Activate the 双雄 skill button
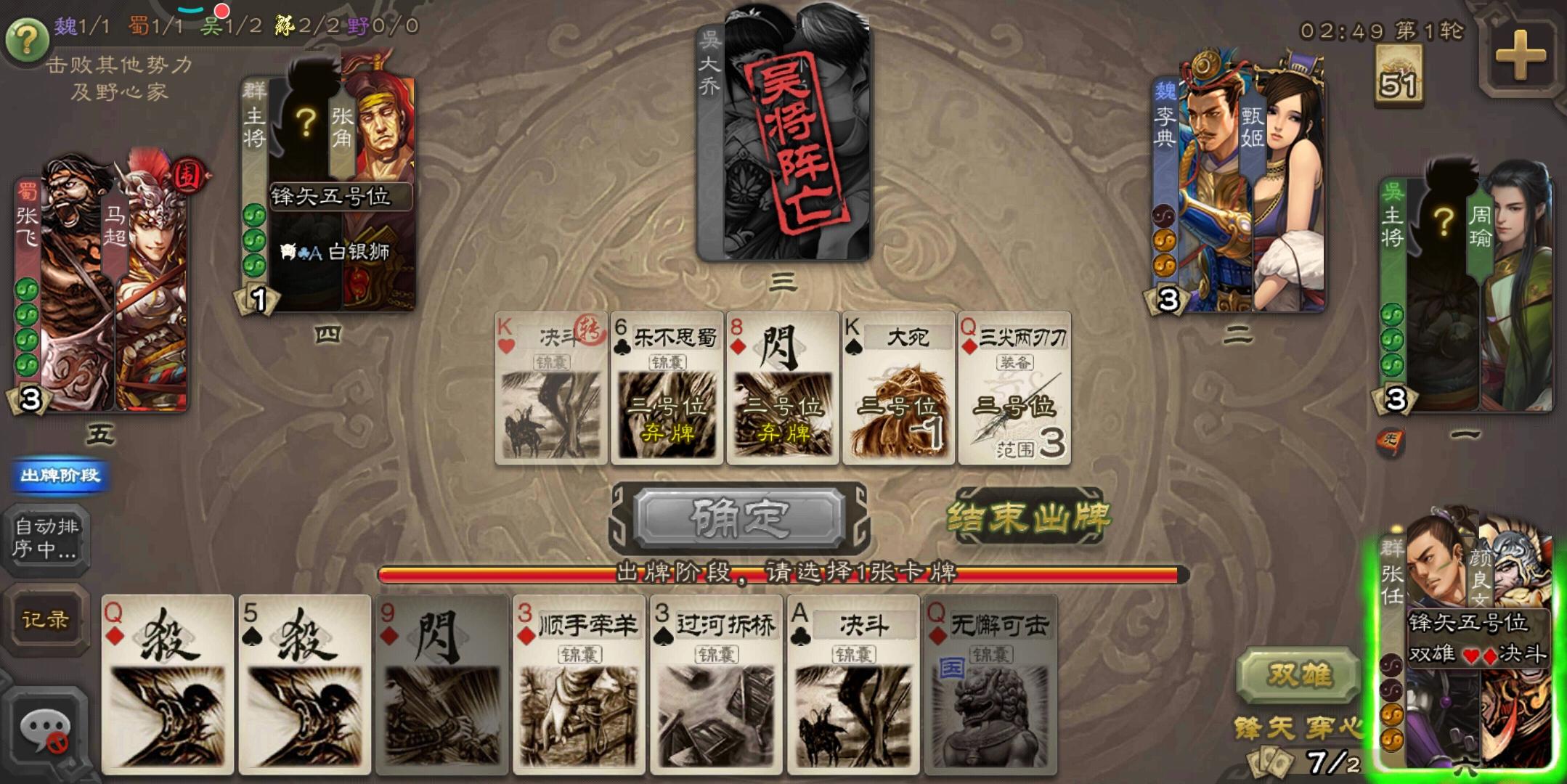The width and height of the screenshot is (1567, 784). [1298, 674]
